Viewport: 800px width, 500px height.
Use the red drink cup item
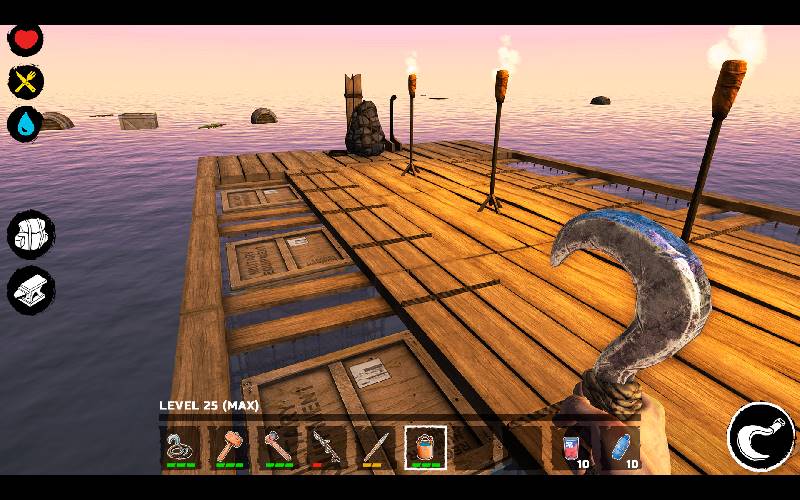click(x=572, y=447)
